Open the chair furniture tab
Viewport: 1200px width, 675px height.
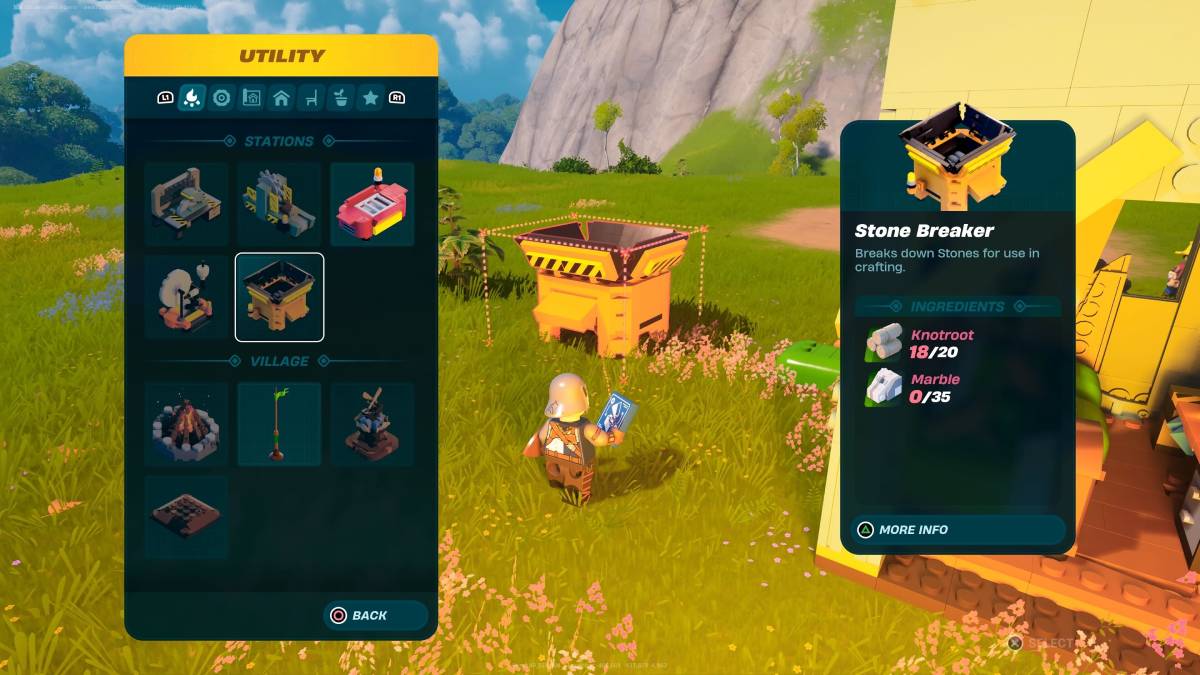pos(311,98)
